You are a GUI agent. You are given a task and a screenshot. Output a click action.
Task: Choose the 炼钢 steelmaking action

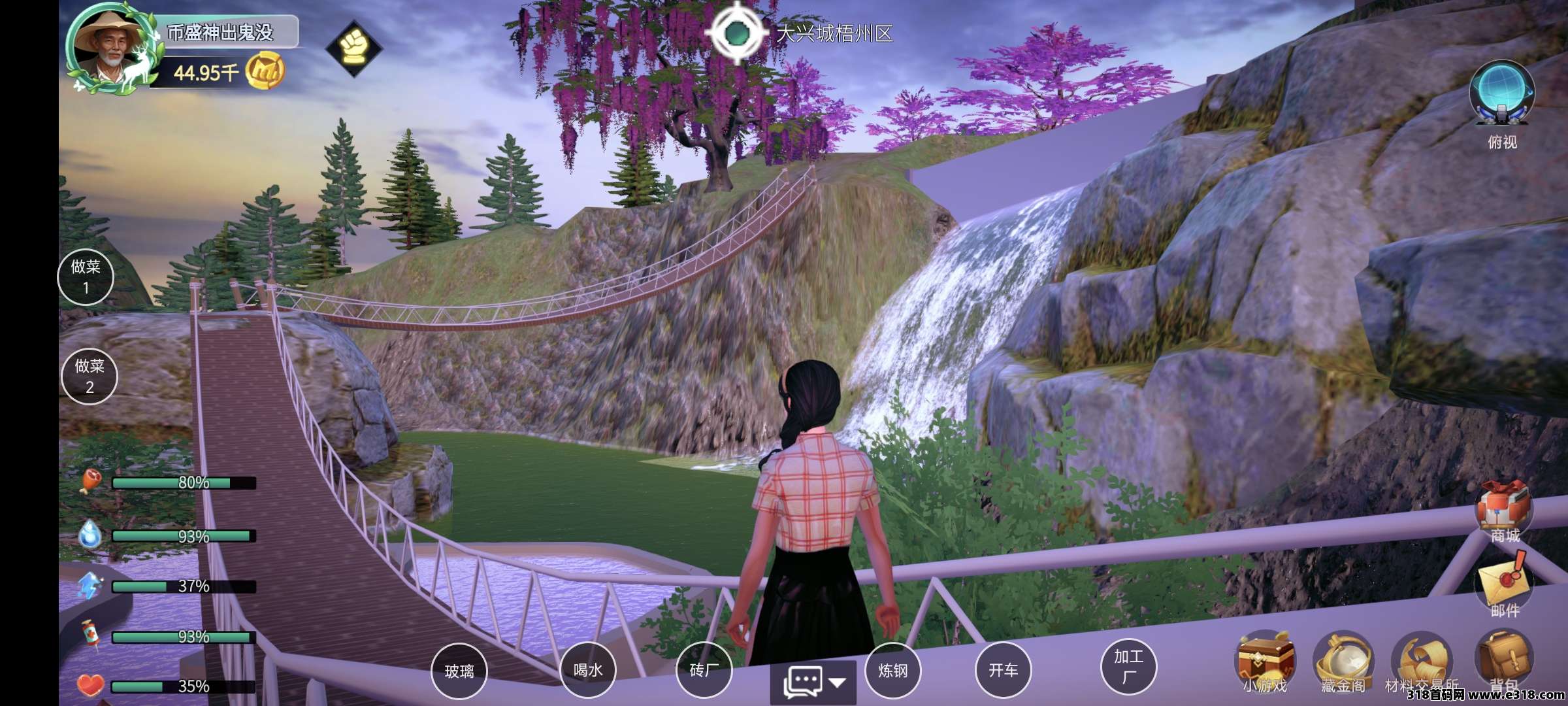tap(892, 670)
